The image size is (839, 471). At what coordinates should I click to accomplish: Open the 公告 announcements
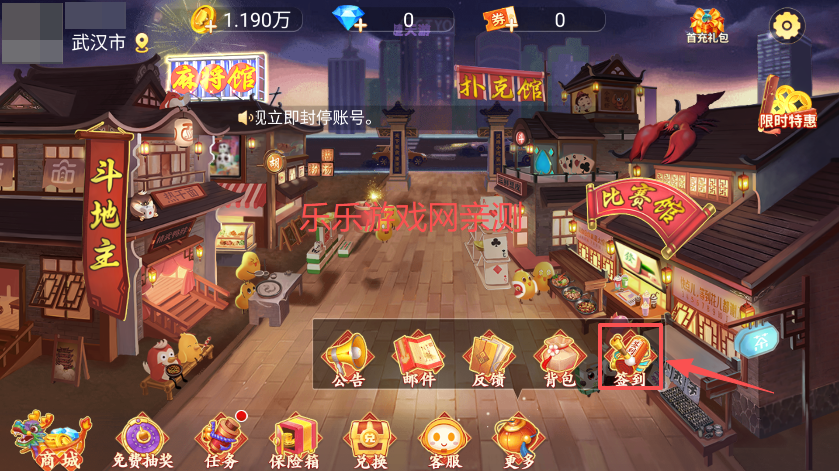click(x=347, y=358)
